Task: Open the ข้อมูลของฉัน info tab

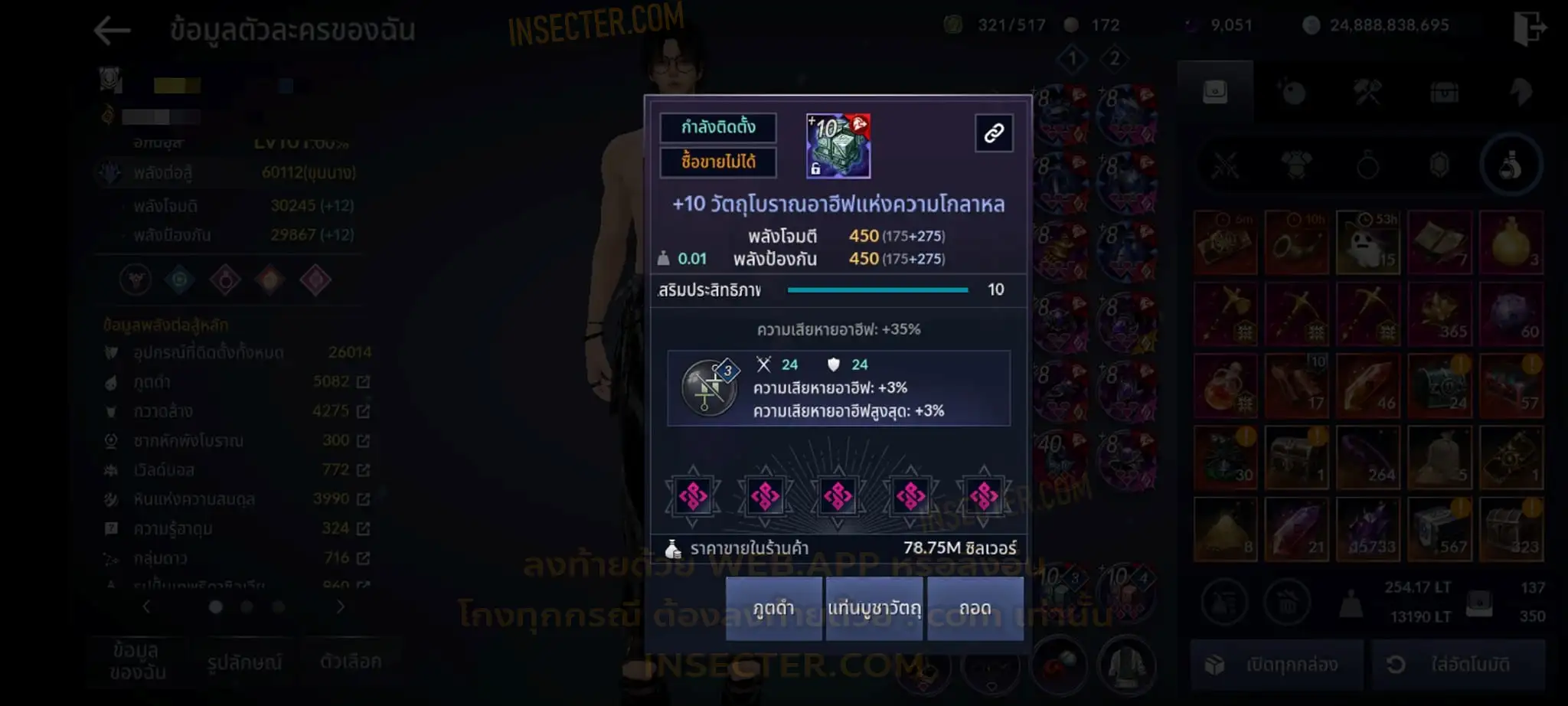Action: click(136, 661)
